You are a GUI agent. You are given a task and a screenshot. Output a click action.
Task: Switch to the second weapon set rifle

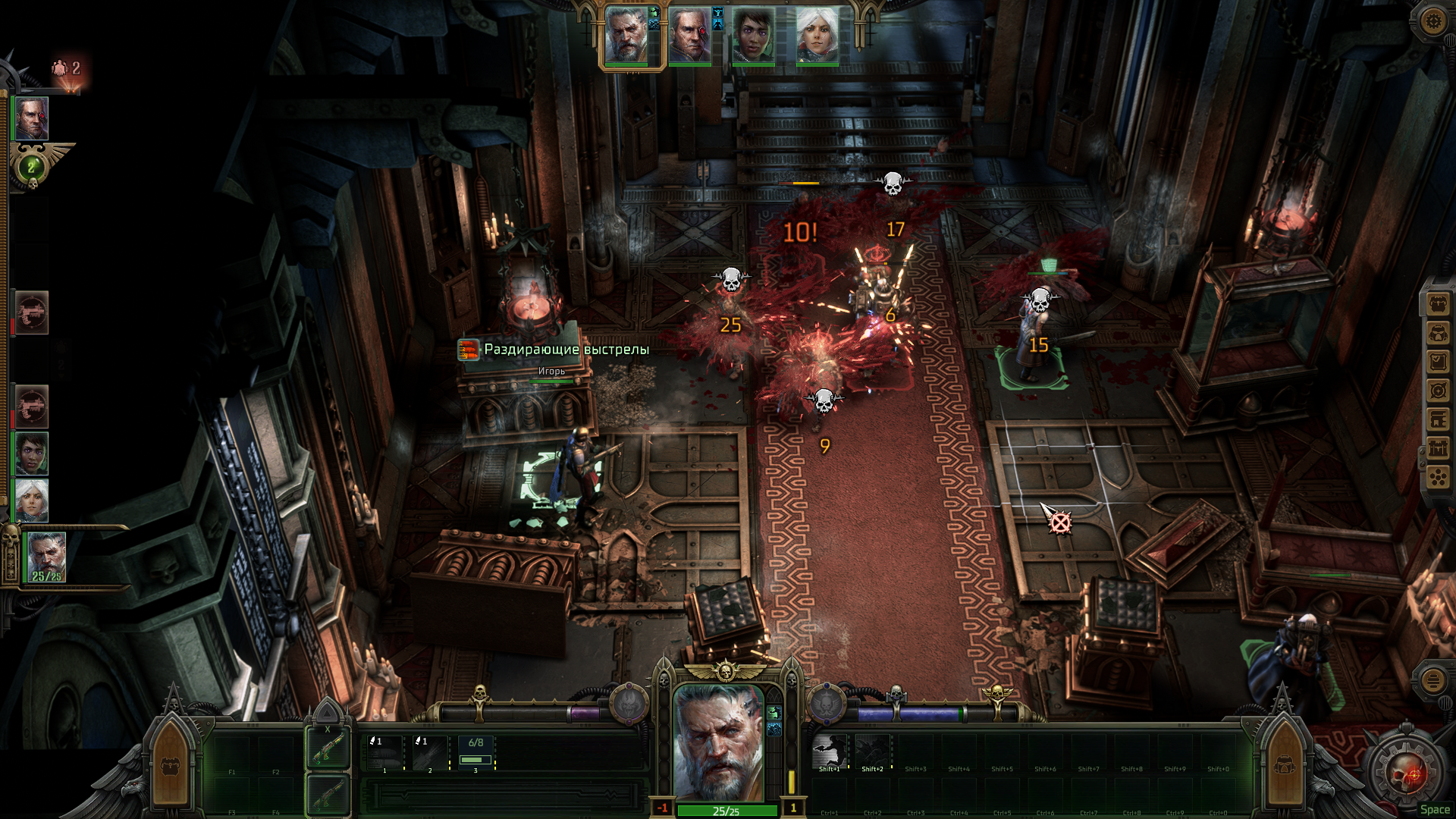click(x=328, y=795)
